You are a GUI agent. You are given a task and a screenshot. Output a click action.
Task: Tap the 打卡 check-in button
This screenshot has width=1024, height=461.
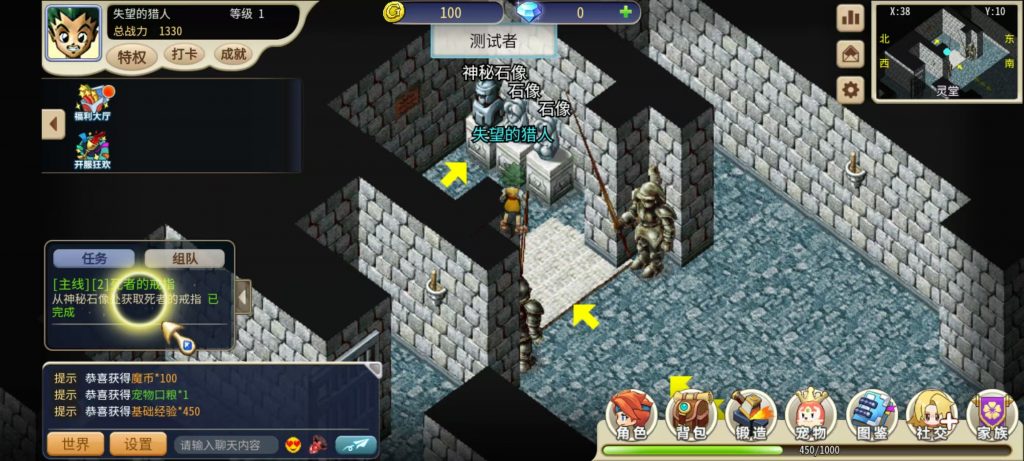[x=184, y=54]
